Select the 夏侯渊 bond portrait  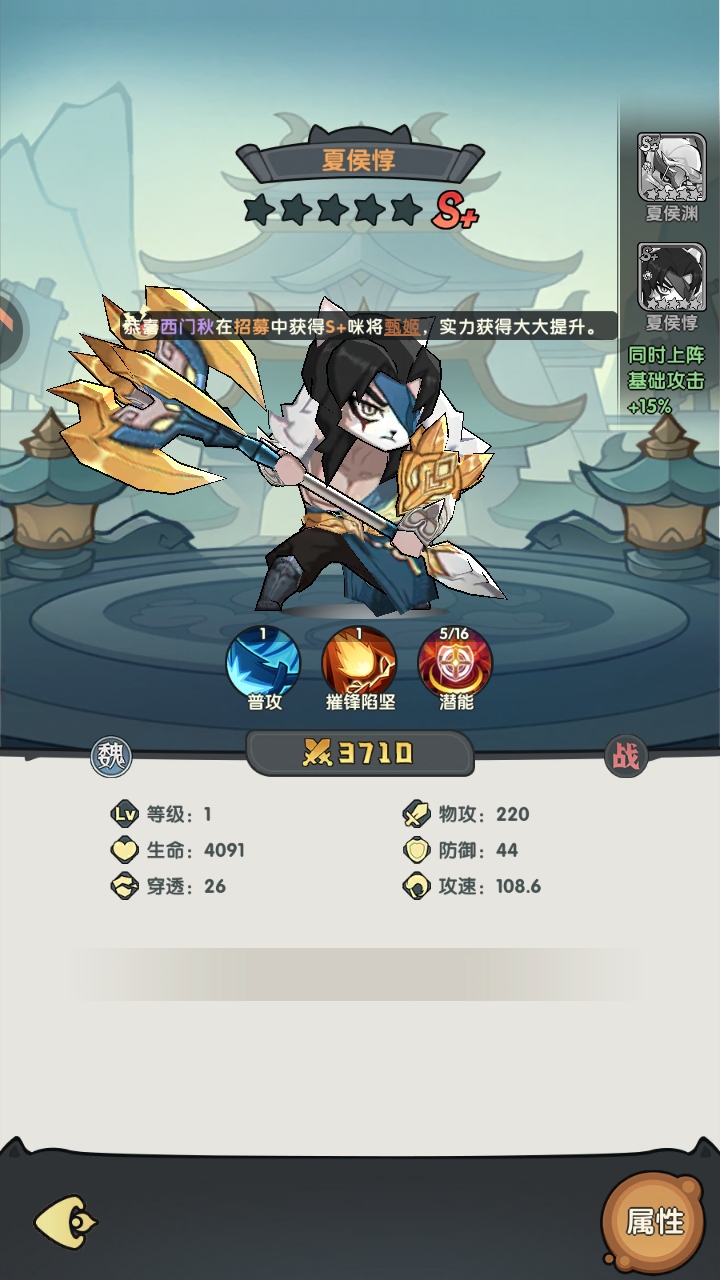(x=671, y=168)
